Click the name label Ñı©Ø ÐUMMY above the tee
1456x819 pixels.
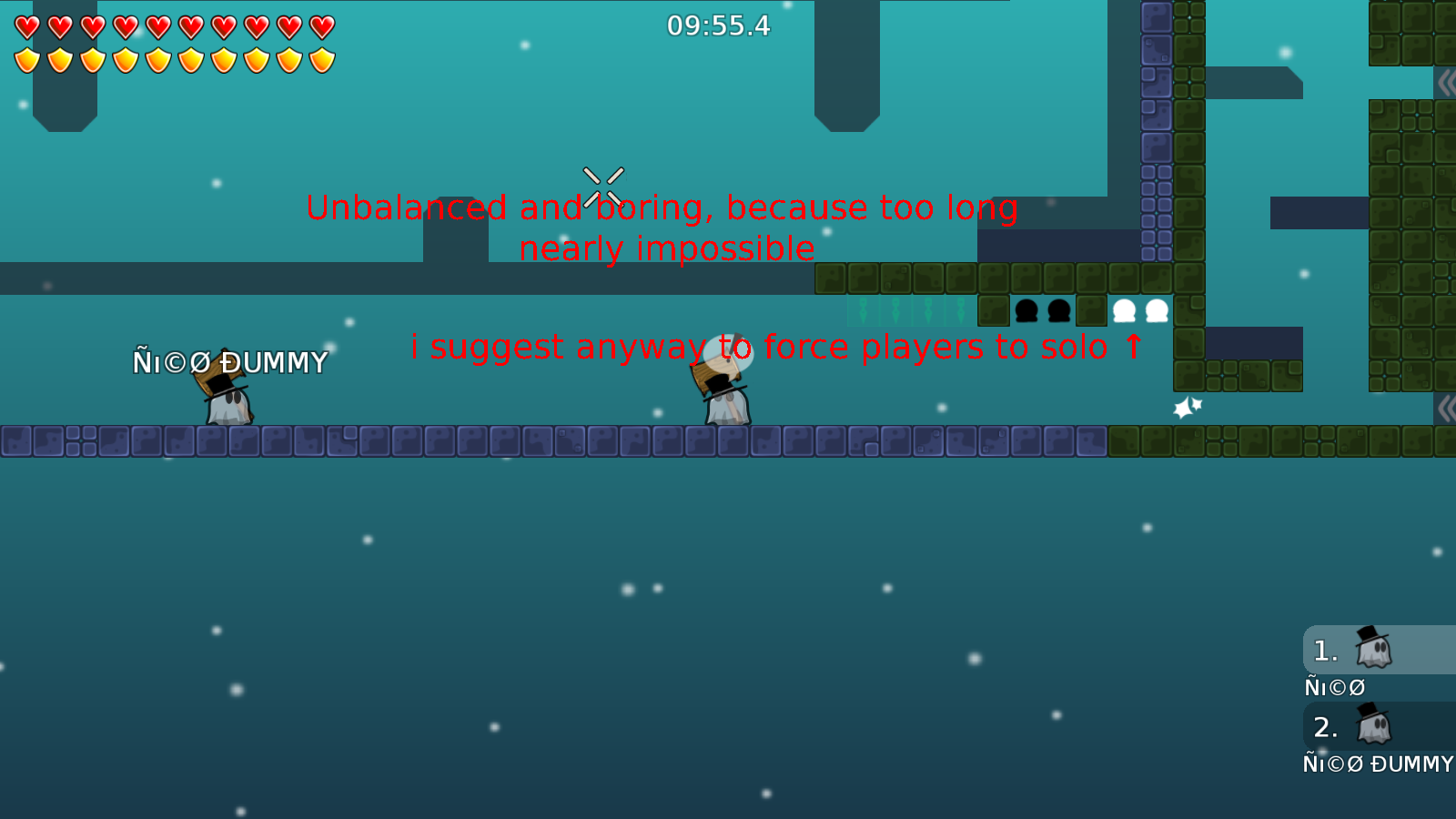coord(230,362)
